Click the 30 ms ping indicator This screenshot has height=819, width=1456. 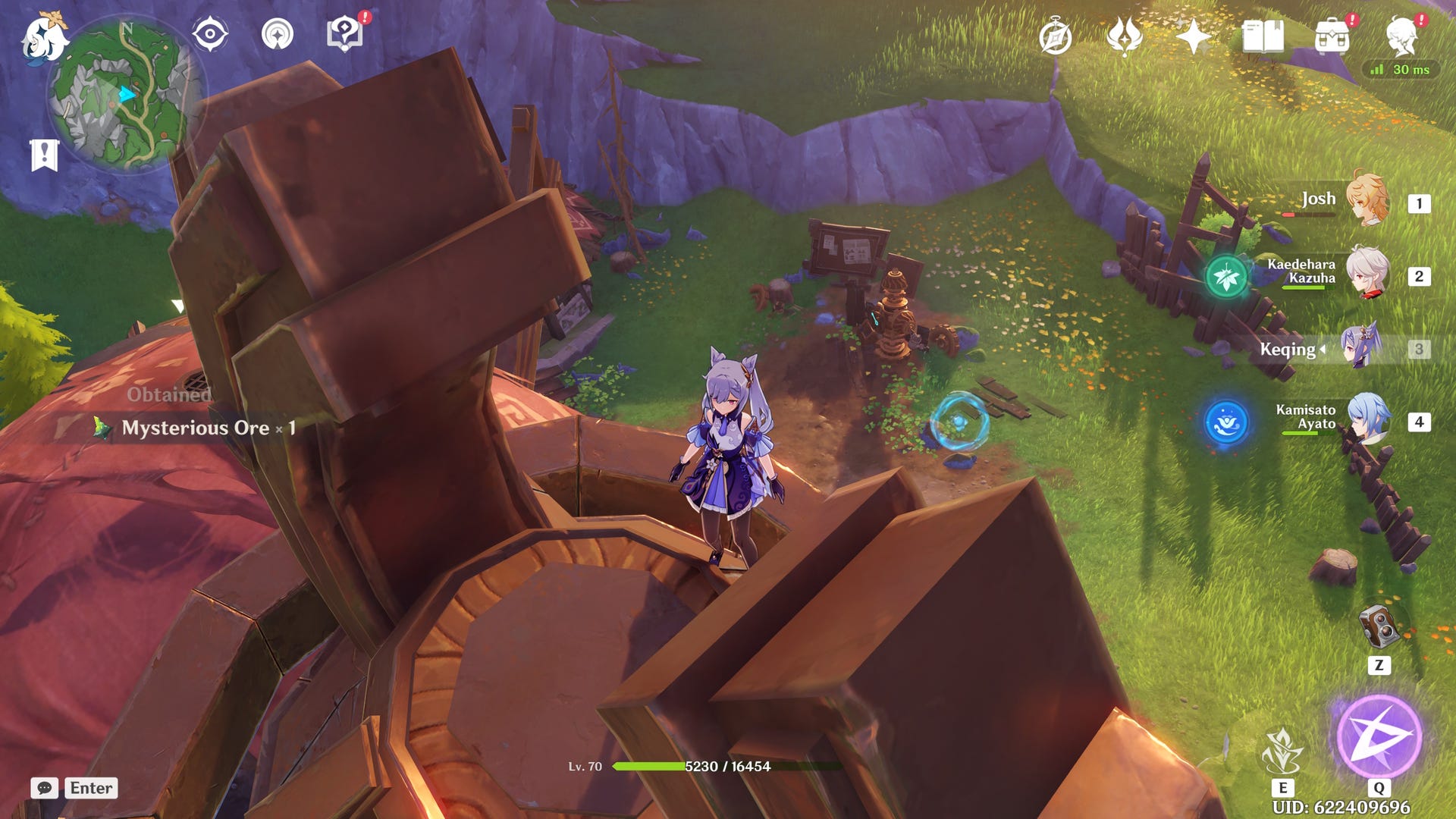tap(1399, 70)
